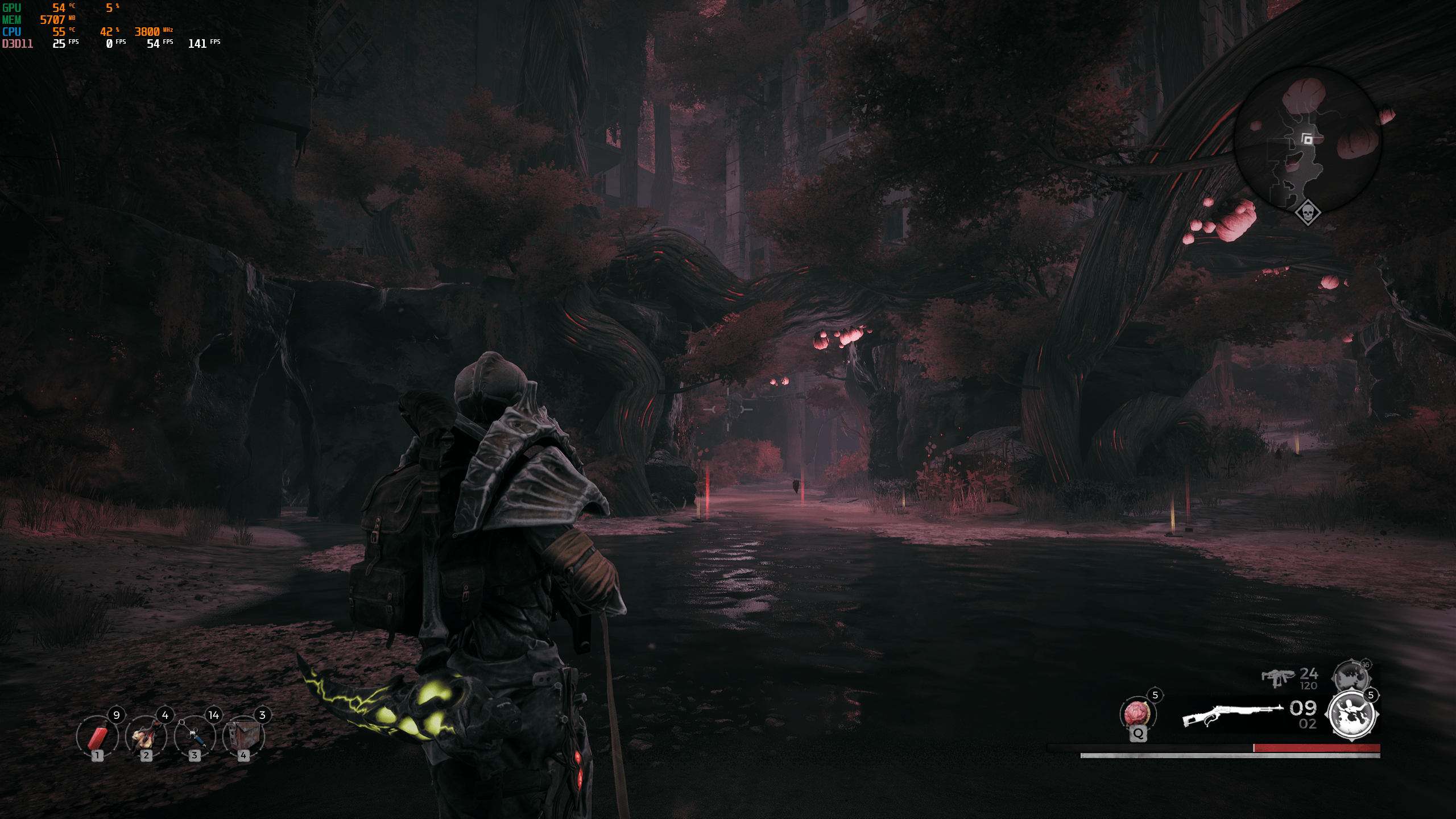This screenshot has width=1456, height=819.
Task: Click the skull marker on the minimap edge
Action: point(1308,213)
